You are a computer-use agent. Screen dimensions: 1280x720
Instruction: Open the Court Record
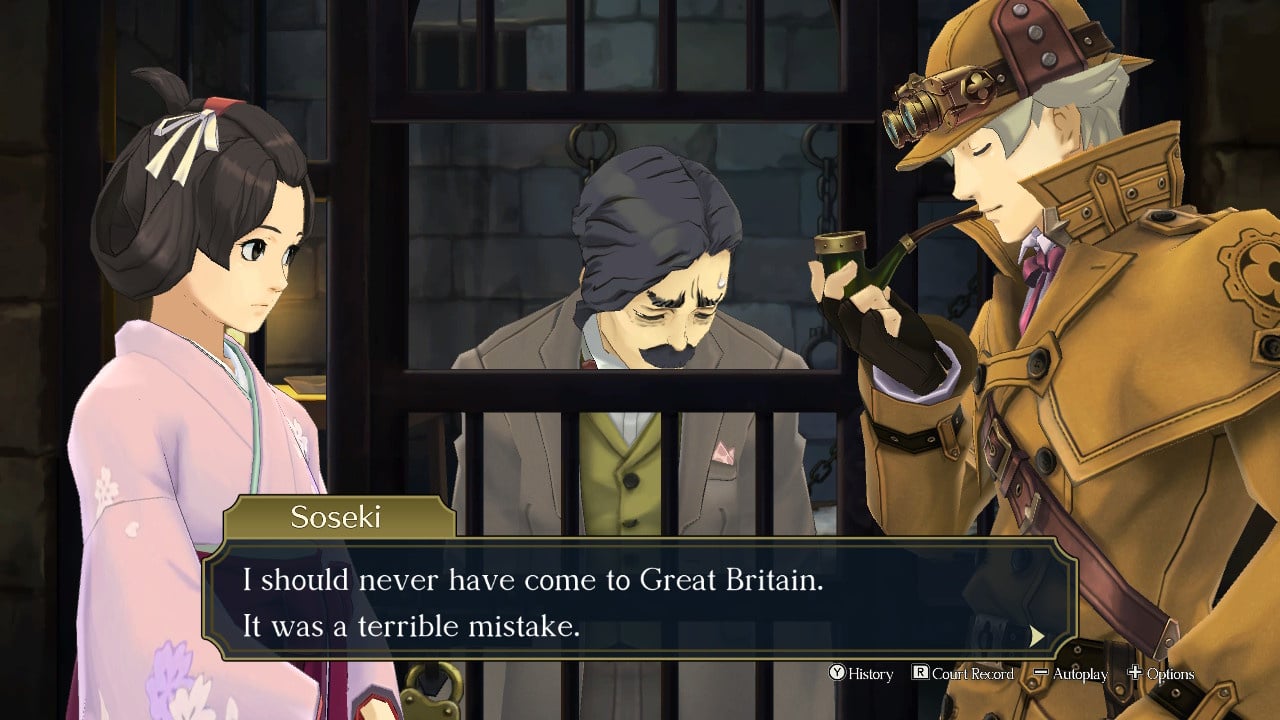[963, 674]
